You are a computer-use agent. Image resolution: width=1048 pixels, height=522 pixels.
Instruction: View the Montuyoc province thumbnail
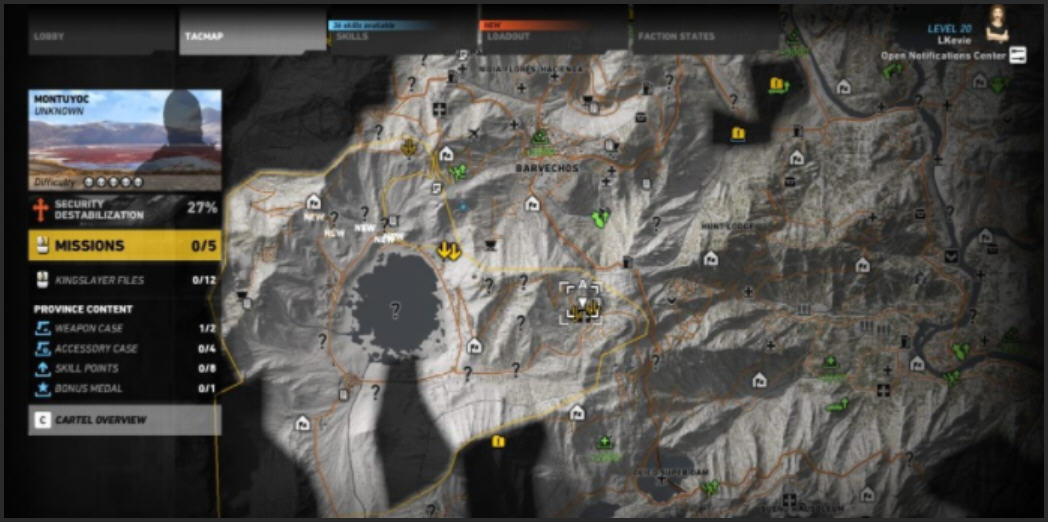125,132
